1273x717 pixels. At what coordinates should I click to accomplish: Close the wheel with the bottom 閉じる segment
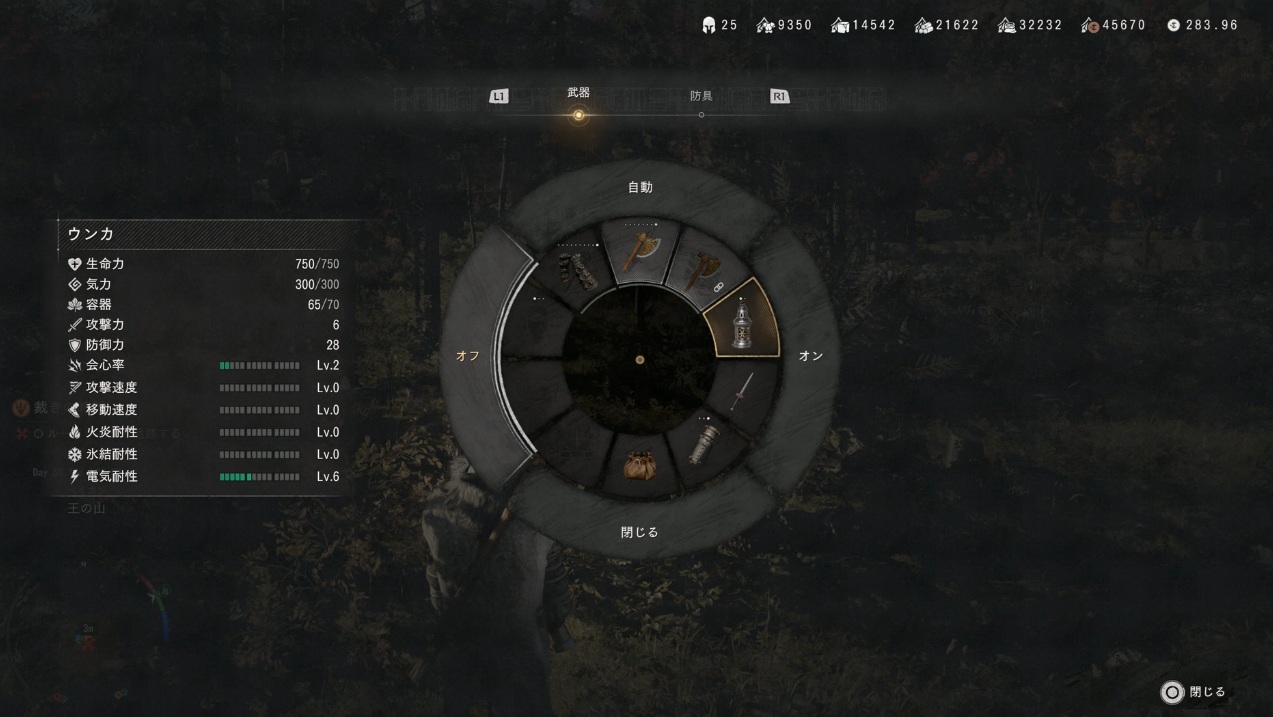tap(640, 532)
